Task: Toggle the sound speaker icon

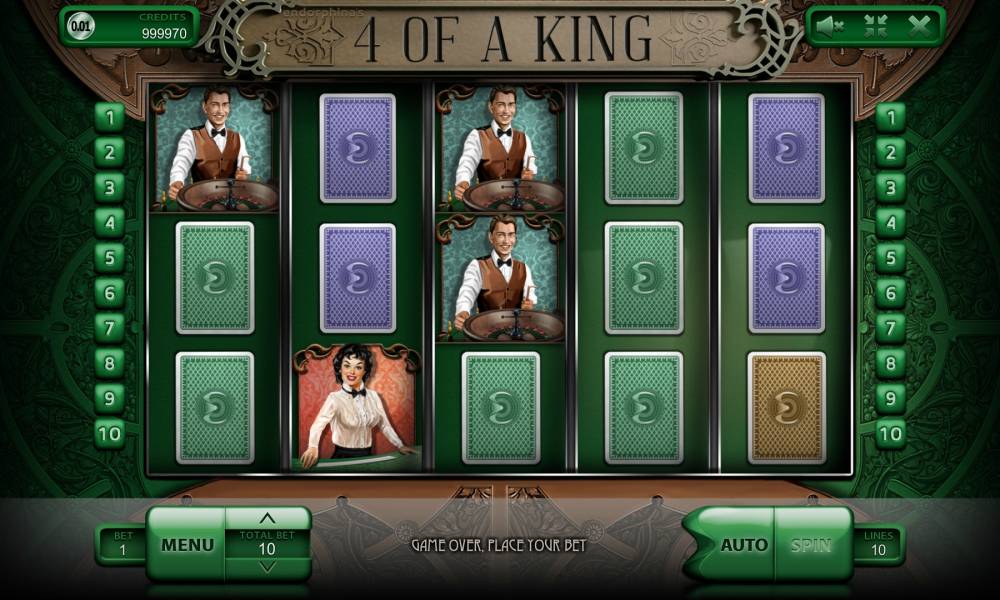Action: pos(830,27)
